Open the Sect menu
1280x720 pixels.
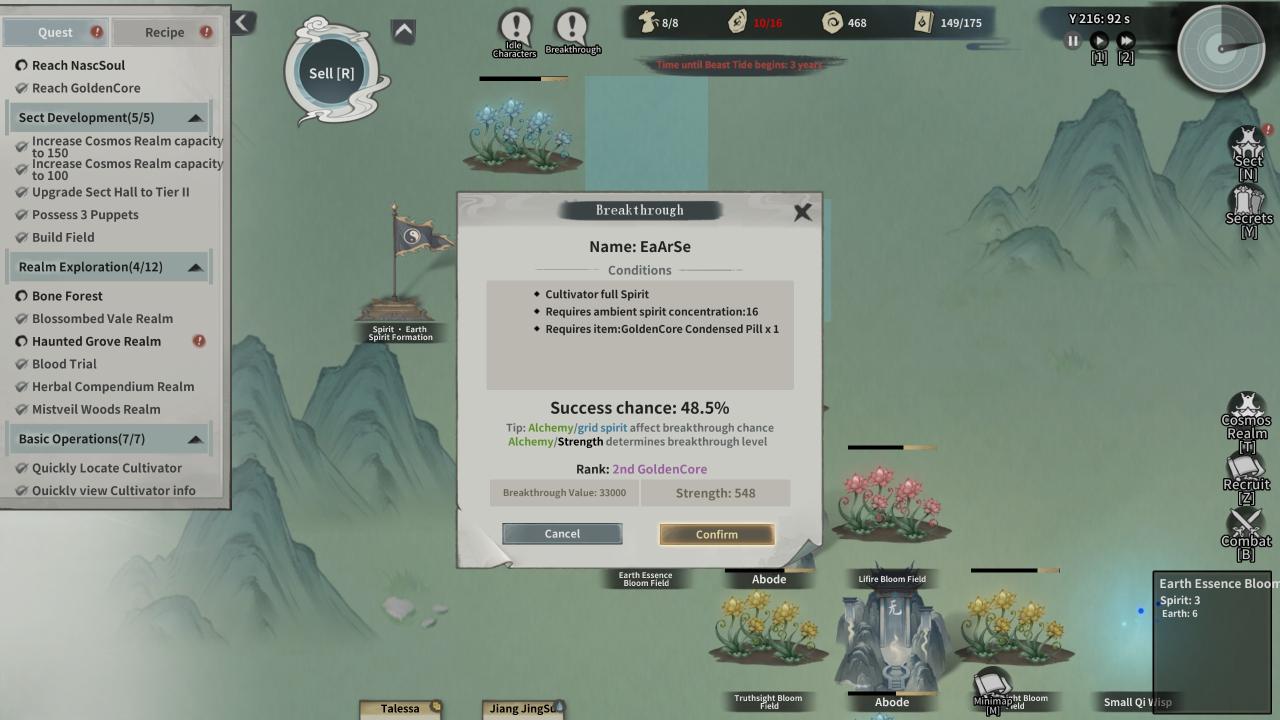(x=1247, y=152)
